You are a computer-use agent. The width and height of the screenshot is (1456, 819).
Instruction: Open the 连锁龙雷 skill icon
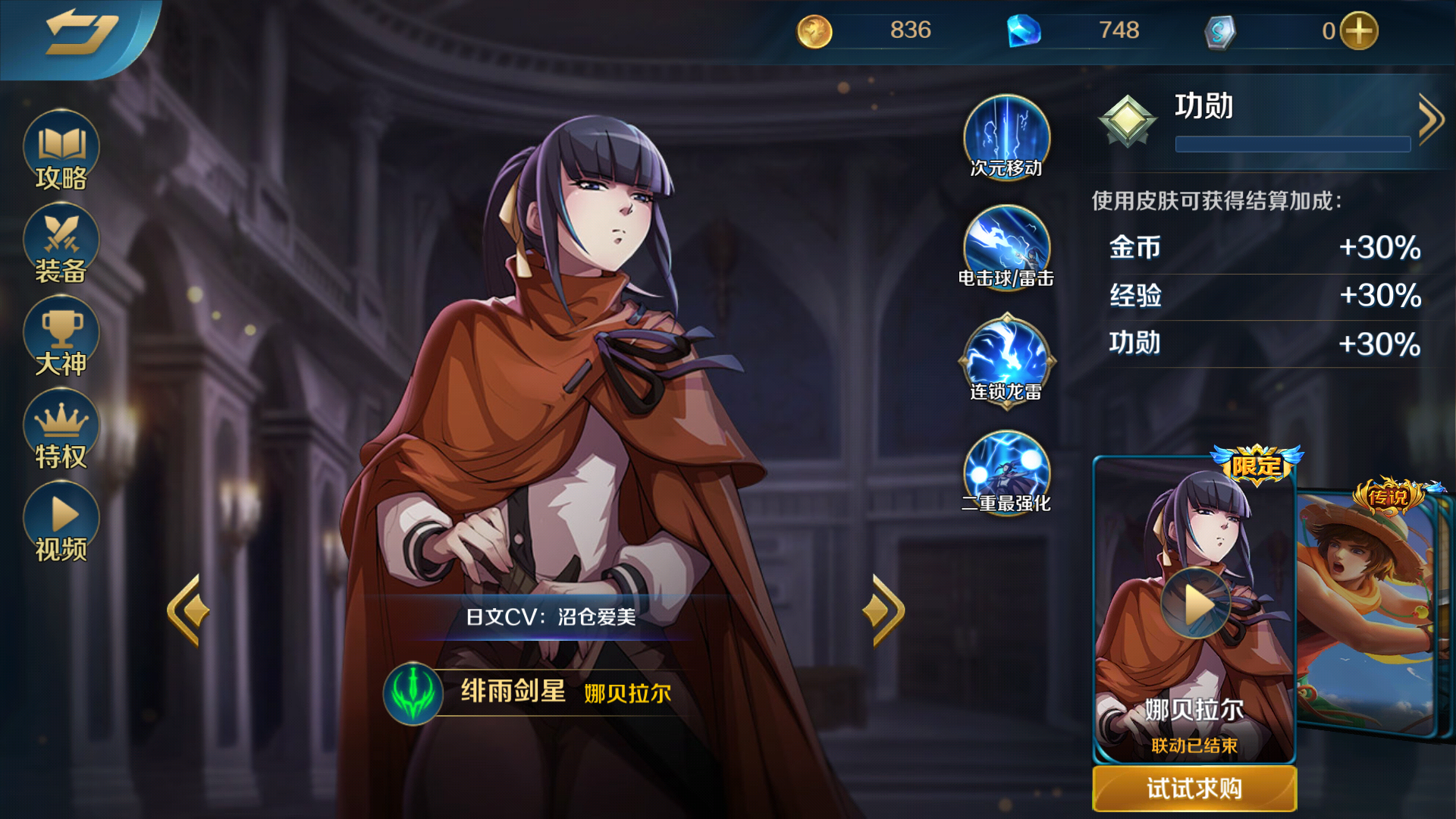point(1006,359)
